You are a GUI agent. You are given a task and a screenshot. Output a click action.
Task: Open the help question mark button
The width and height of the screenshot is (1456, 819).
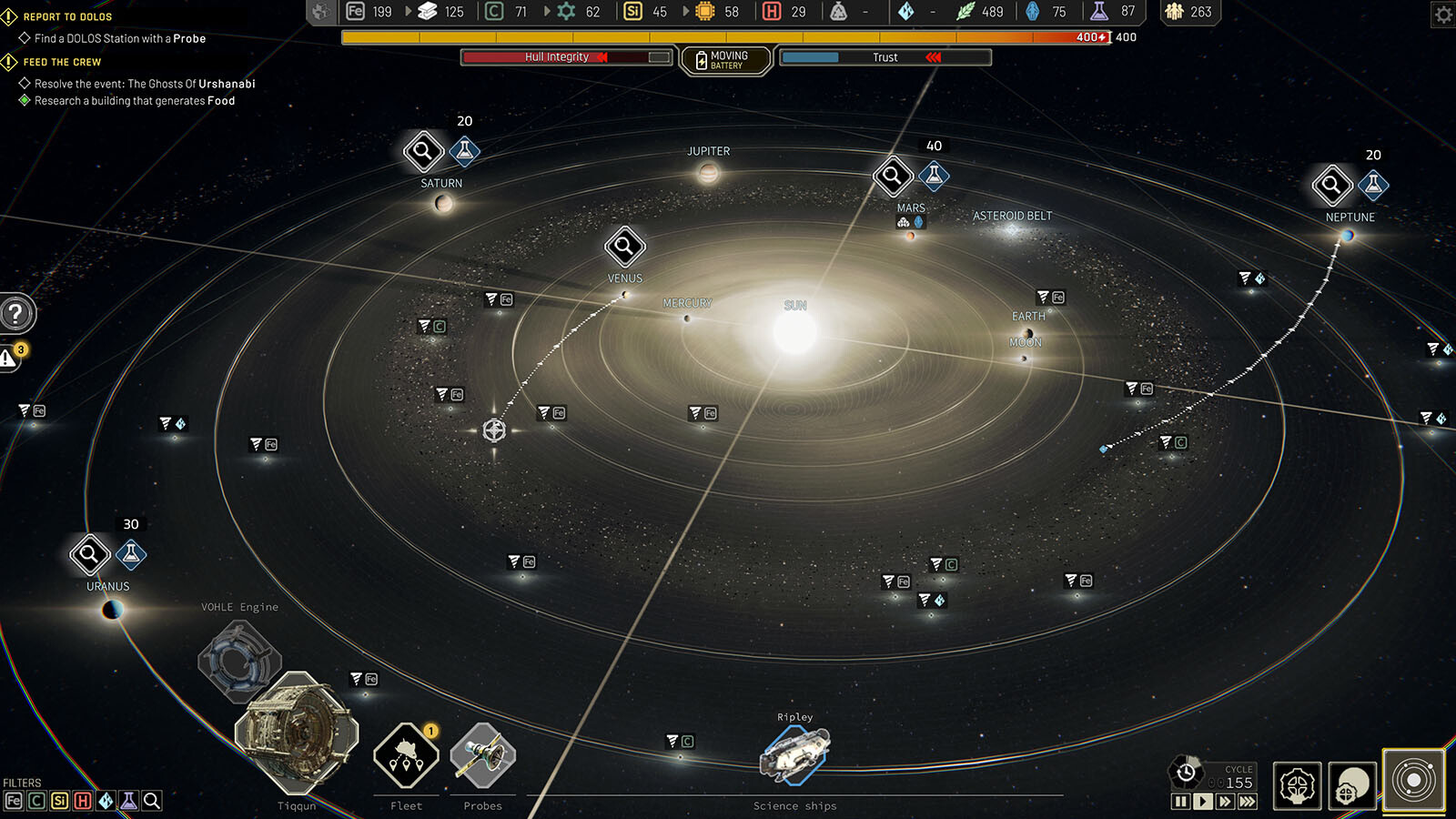tap(15, 314)
